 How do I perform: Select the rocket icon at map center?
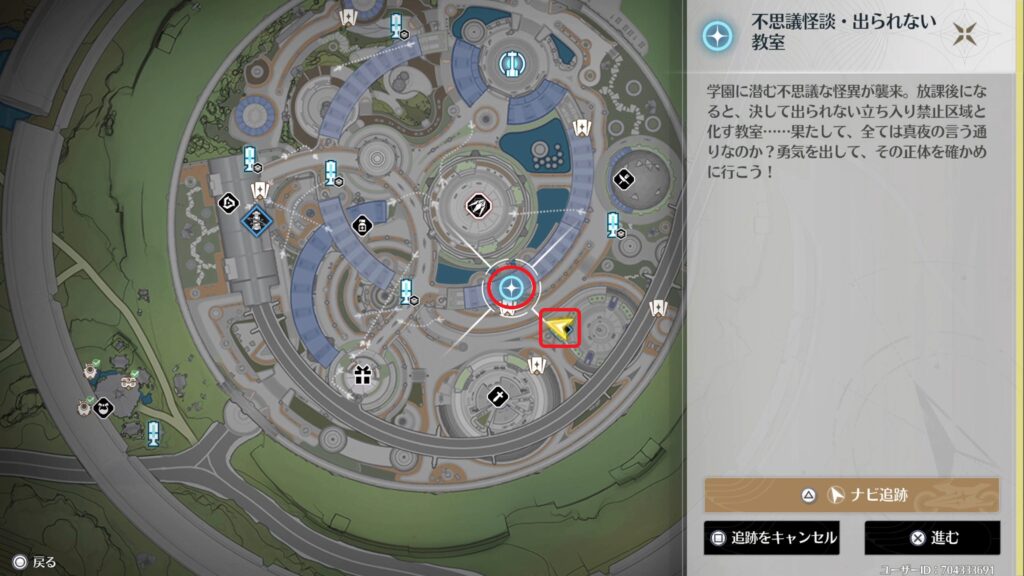pos(477,206)
